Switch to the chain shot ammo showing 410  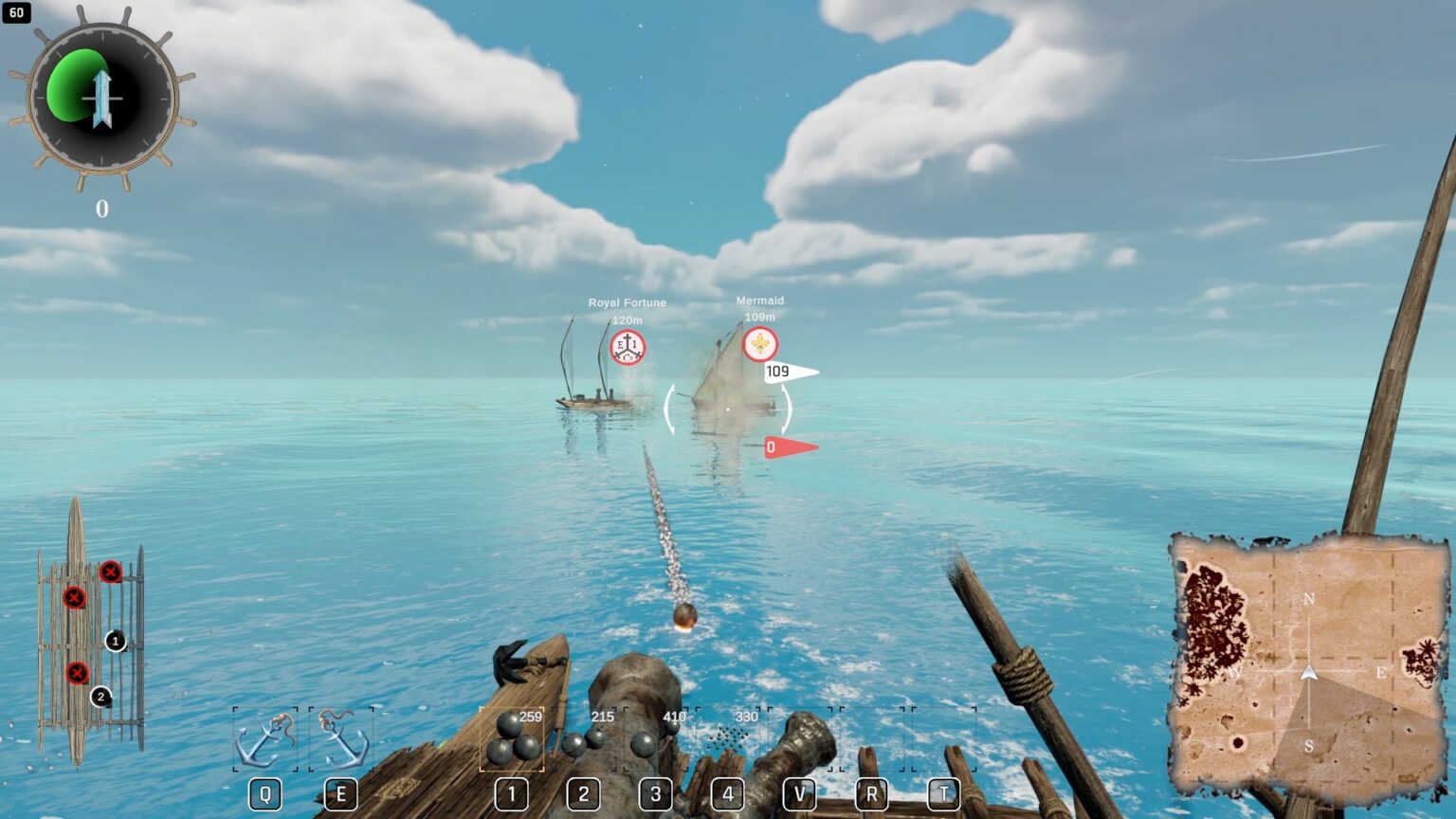[x=656, y=738]
